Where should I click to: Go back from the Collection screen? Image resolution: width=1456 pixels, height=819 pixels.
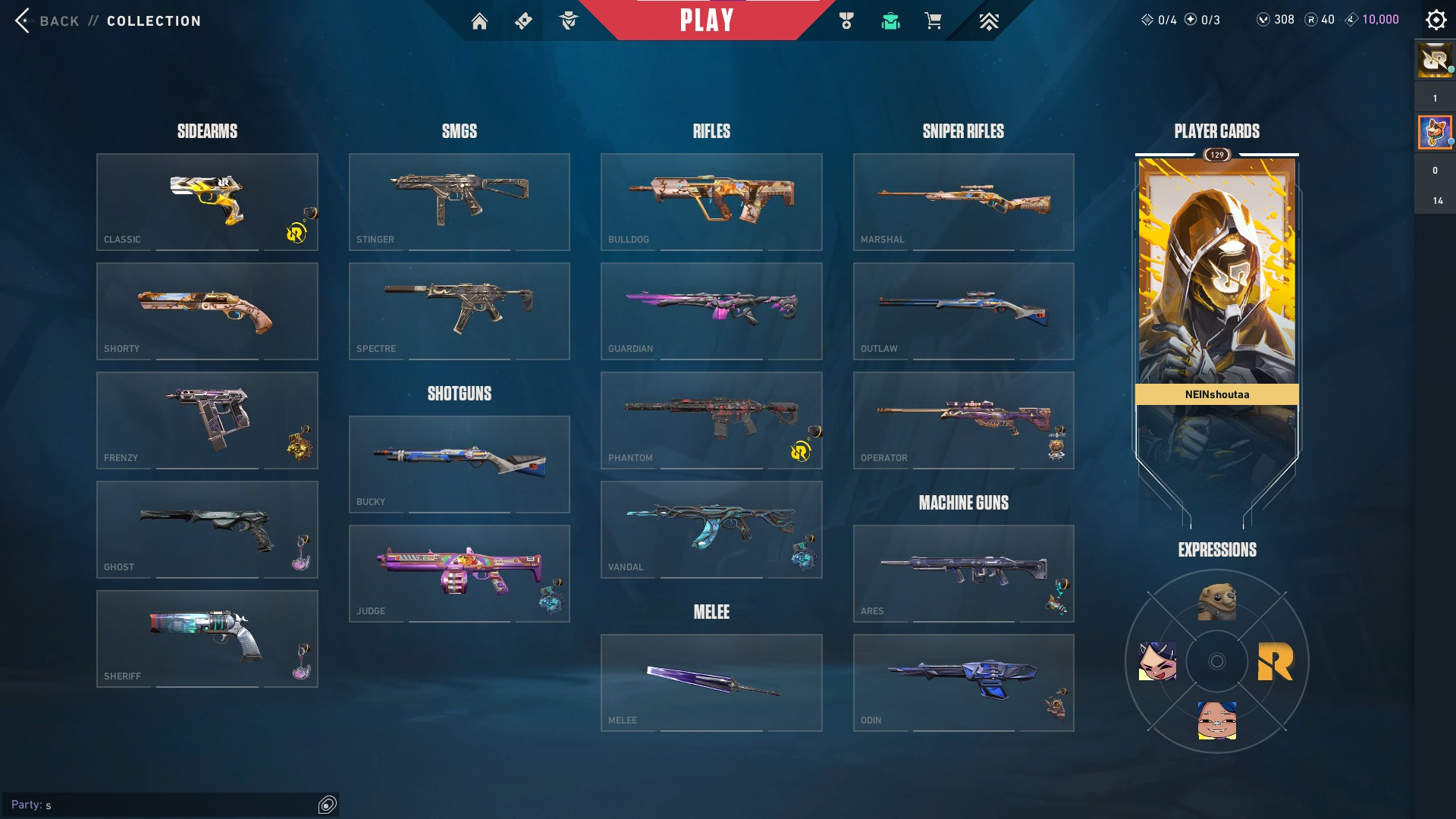point(45,20)
